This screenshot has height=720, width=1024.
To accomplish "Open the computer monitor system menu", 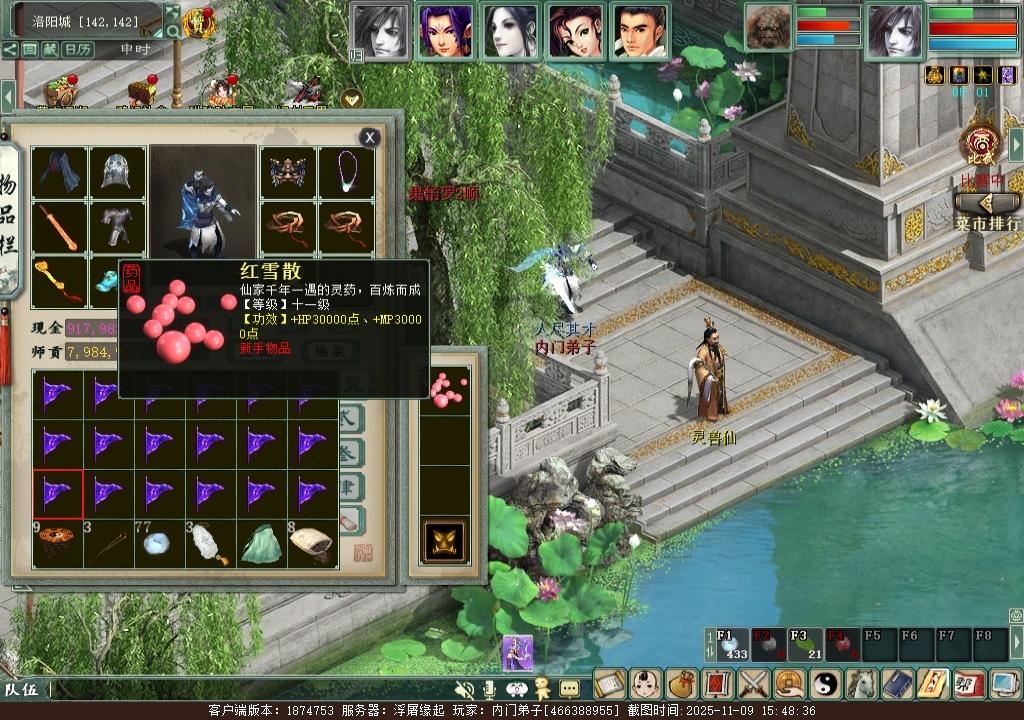I will pyautogui.click(x=1005, y=684).
